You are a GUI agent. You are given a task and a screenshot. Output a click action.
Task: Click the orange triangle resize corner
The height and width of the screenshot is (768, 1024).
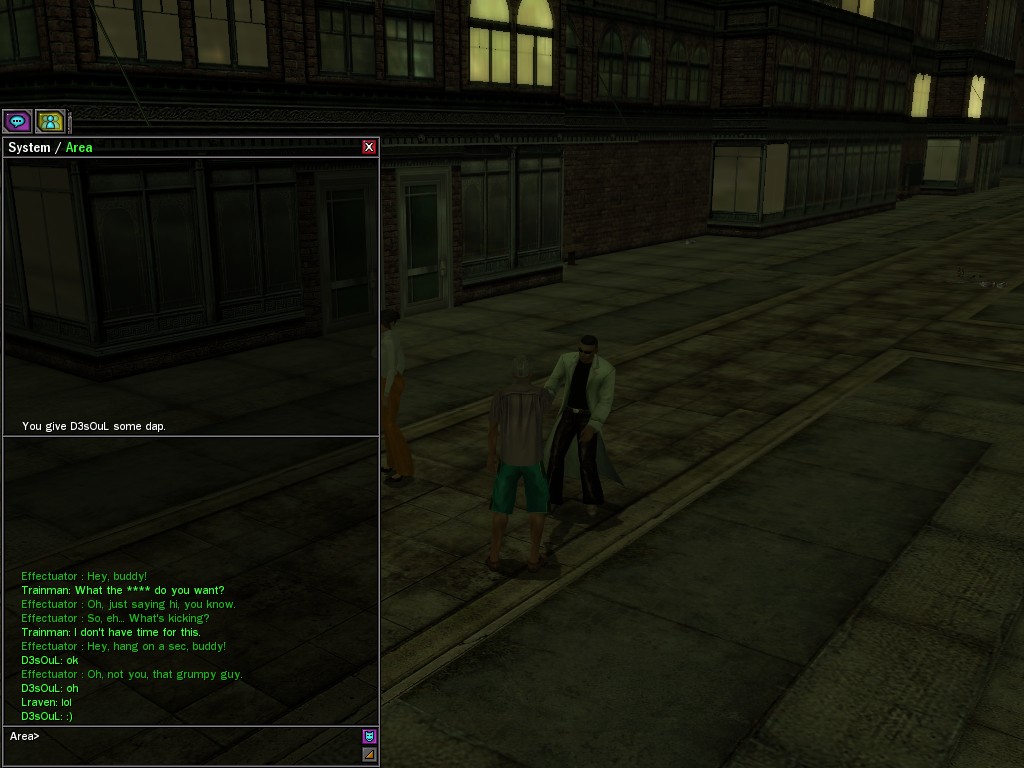click(369, 755)
